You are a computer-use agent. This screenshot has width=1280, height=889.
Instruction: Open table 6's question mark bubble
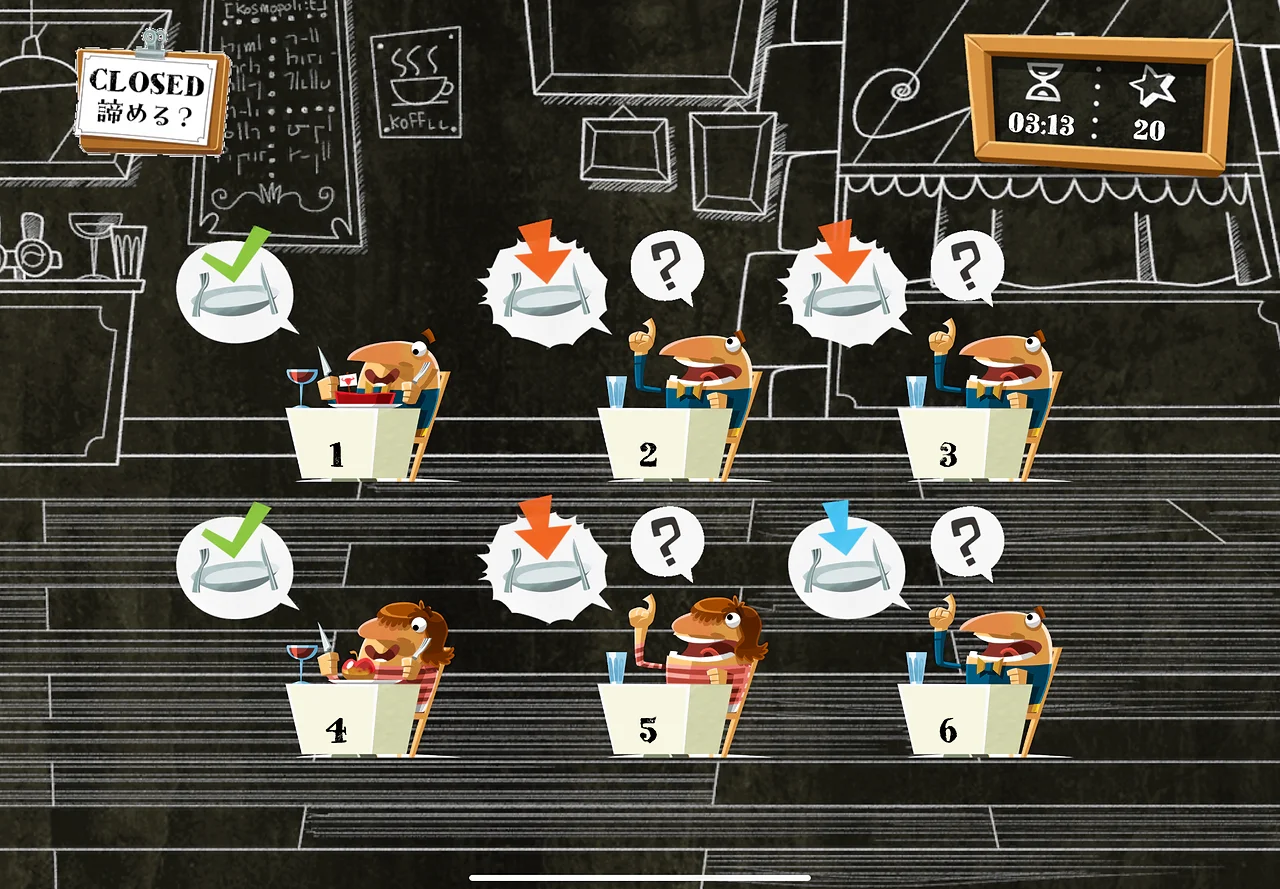click(967, 543)
